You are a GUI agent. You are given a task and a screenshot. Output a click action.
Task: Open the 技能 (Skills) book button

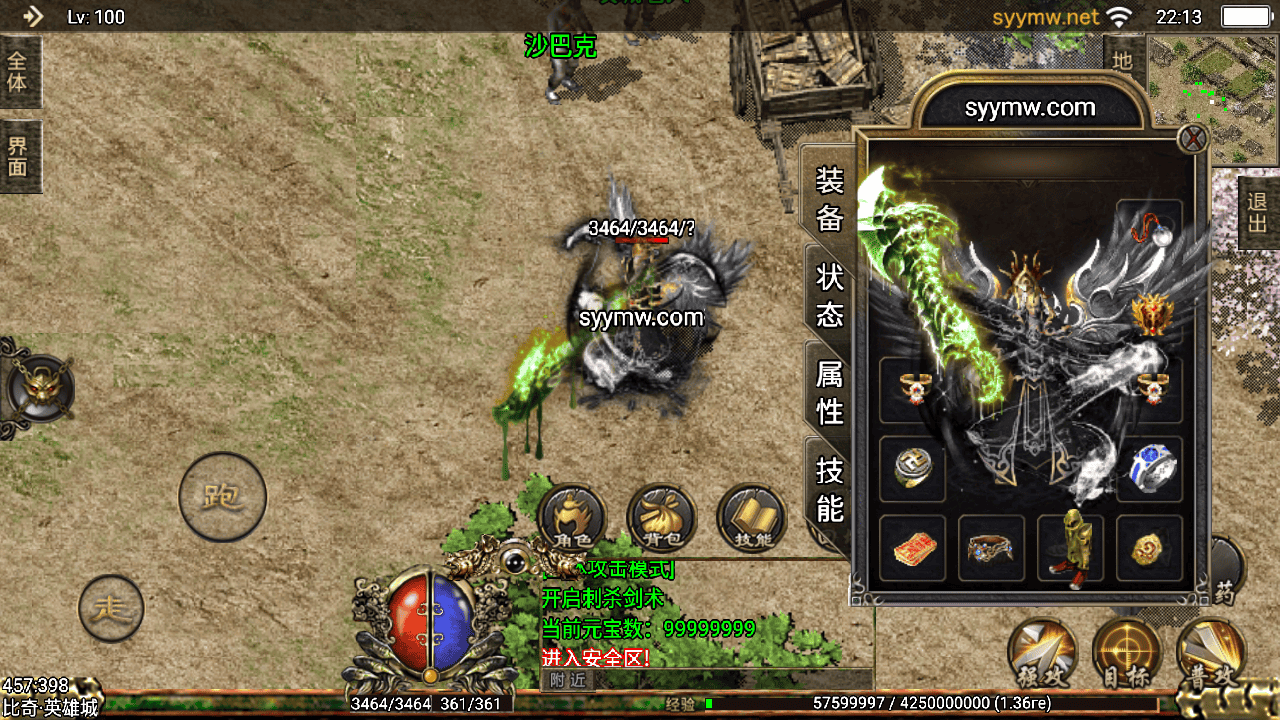pyautogui.click(x=751, y=519)
